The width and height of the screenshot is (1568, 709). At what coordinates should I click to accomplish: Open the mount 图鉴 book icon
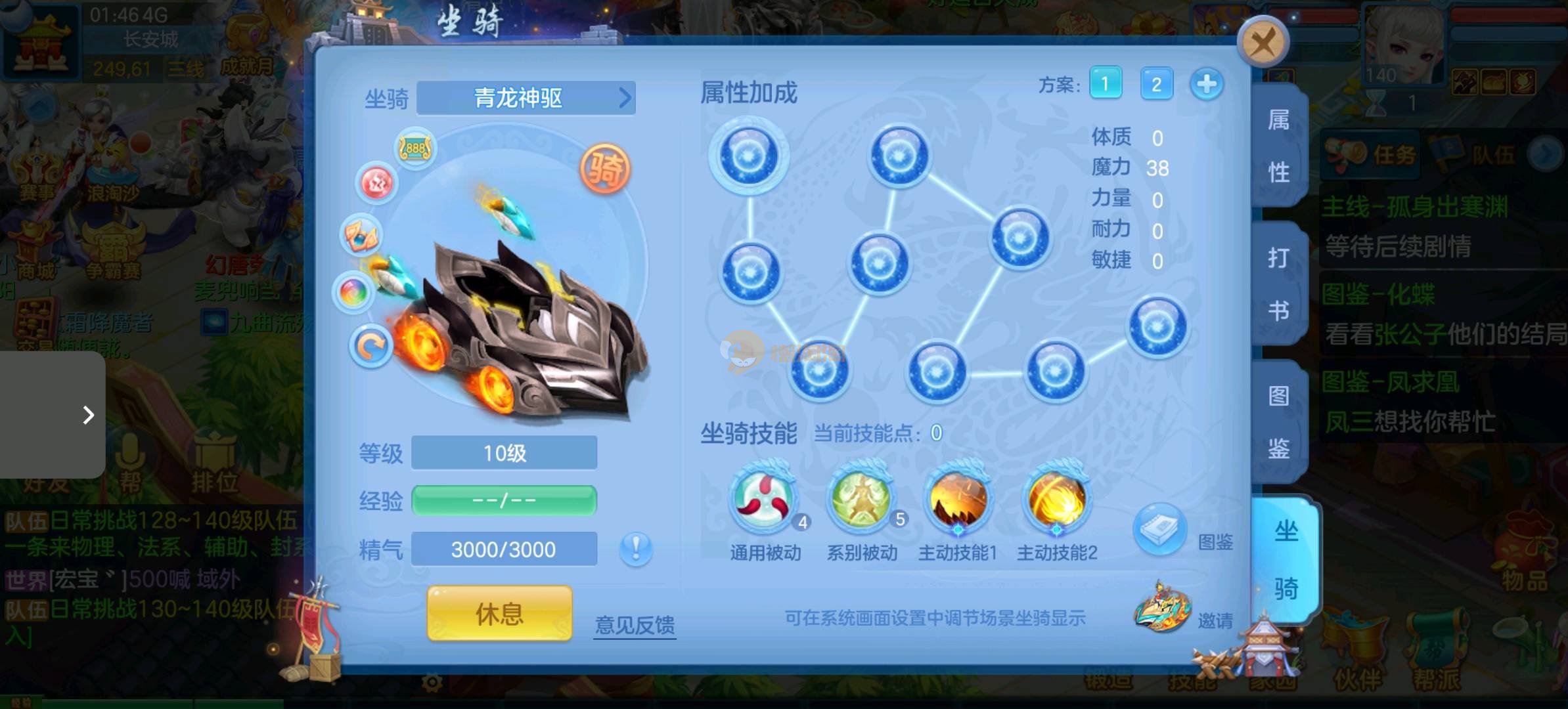1159,530
